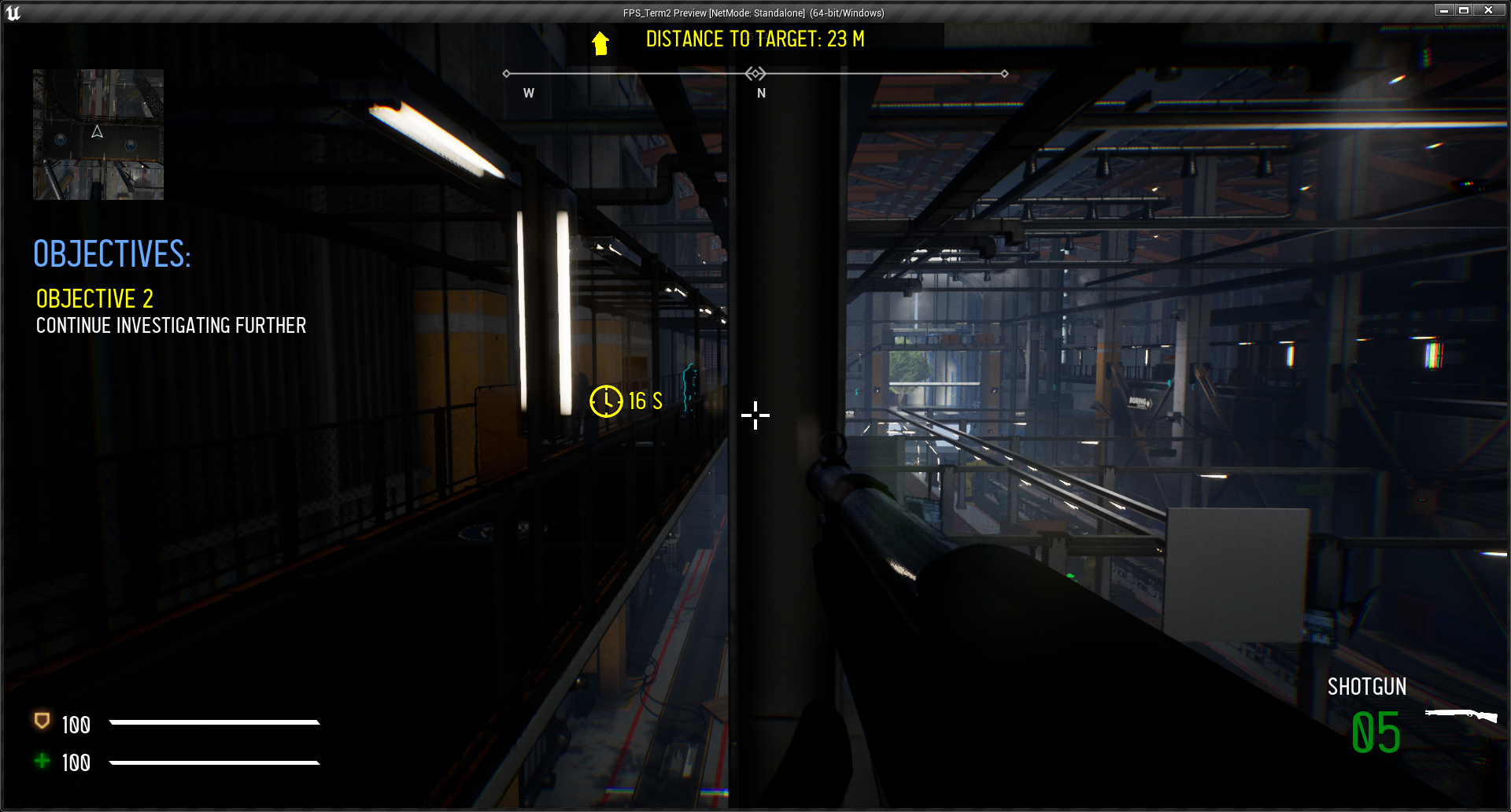1511x812 pixels.
Task: Select the Objective 2 tracker entry
Action: coord(94,299)
